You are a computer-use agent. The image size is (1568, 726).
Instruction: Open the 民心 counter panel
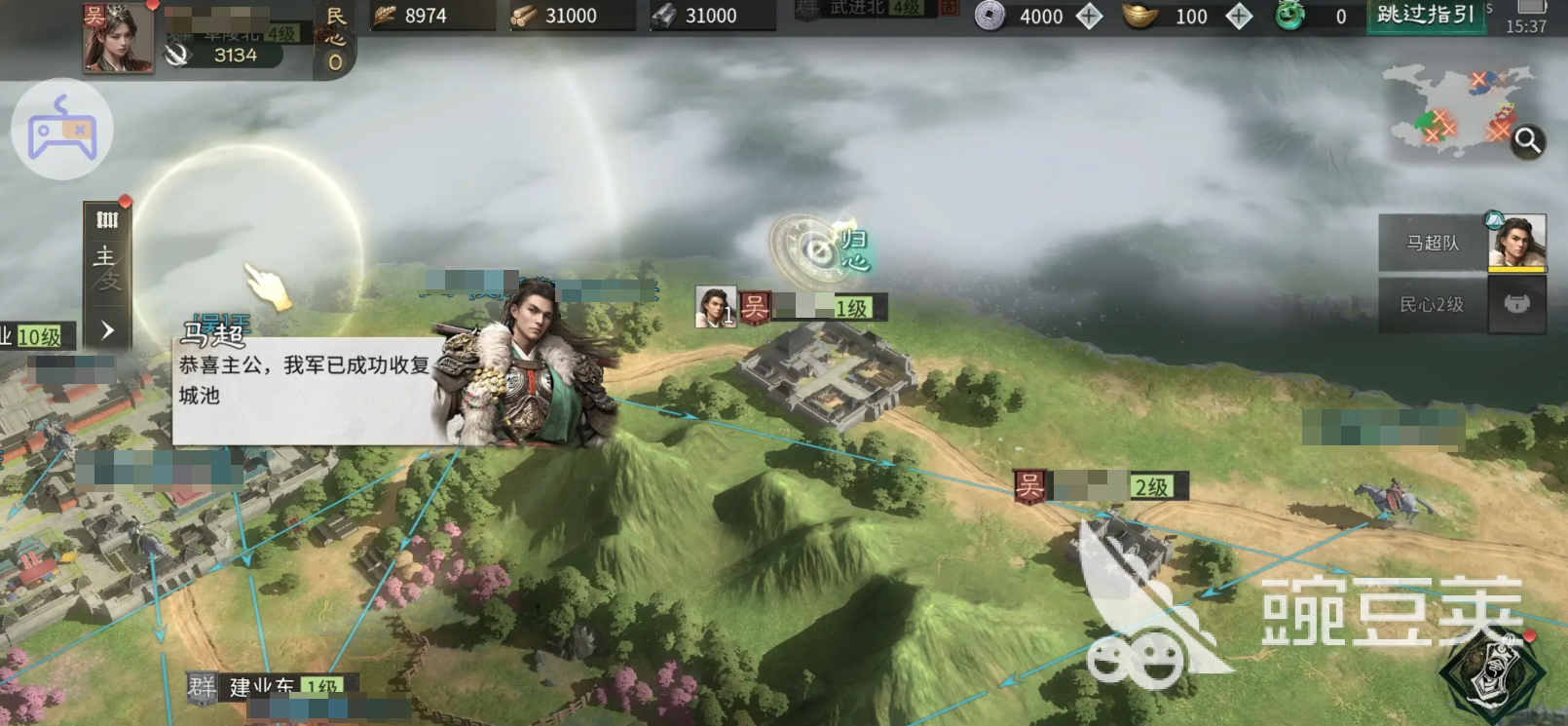tap(335, 39)
